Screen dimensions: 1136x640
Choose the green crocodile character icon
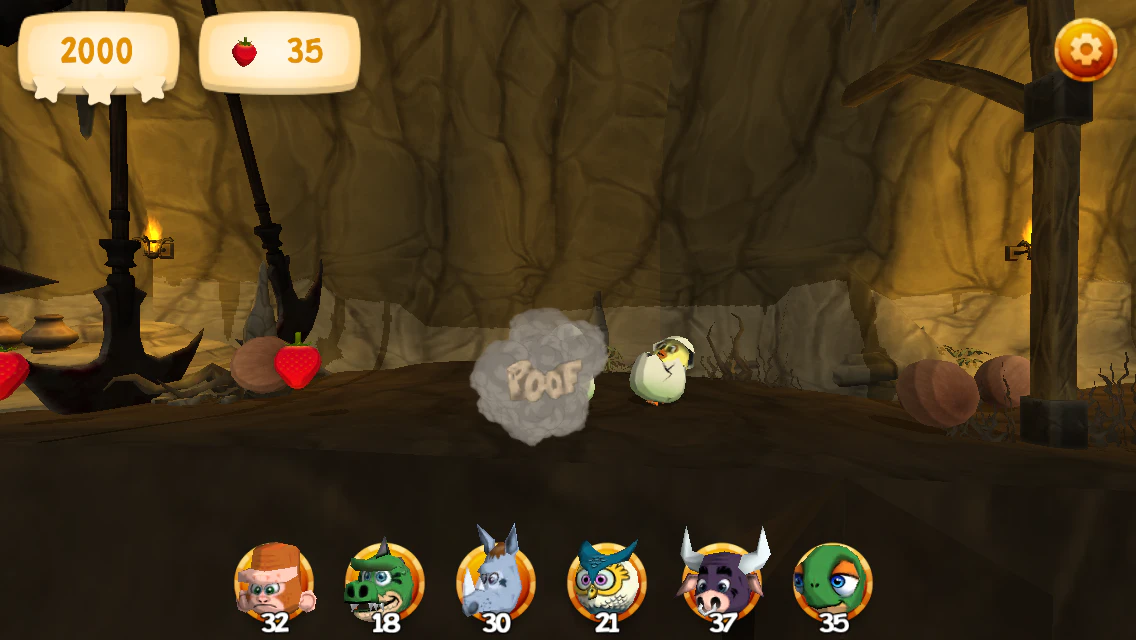pos(385,582)
